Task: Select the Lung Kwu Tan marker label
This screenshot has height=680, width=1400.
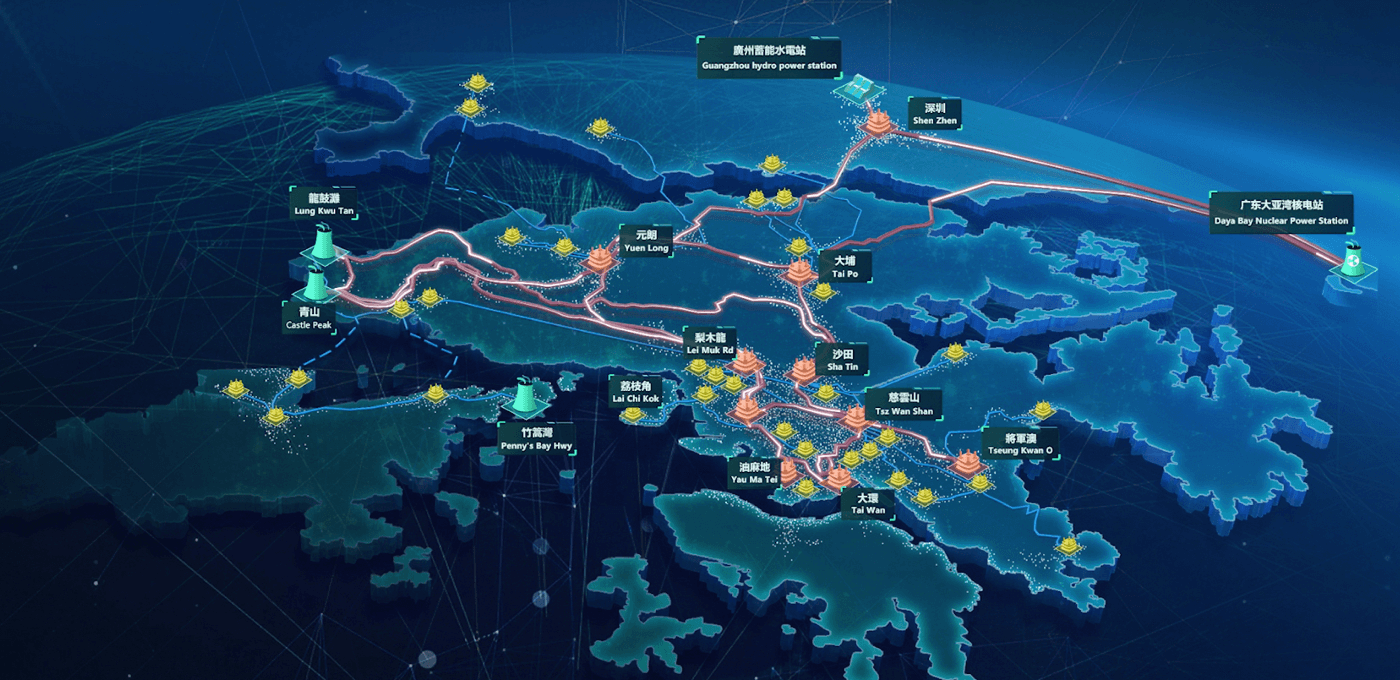Action: pyautogui.click(x=323, y=204)
